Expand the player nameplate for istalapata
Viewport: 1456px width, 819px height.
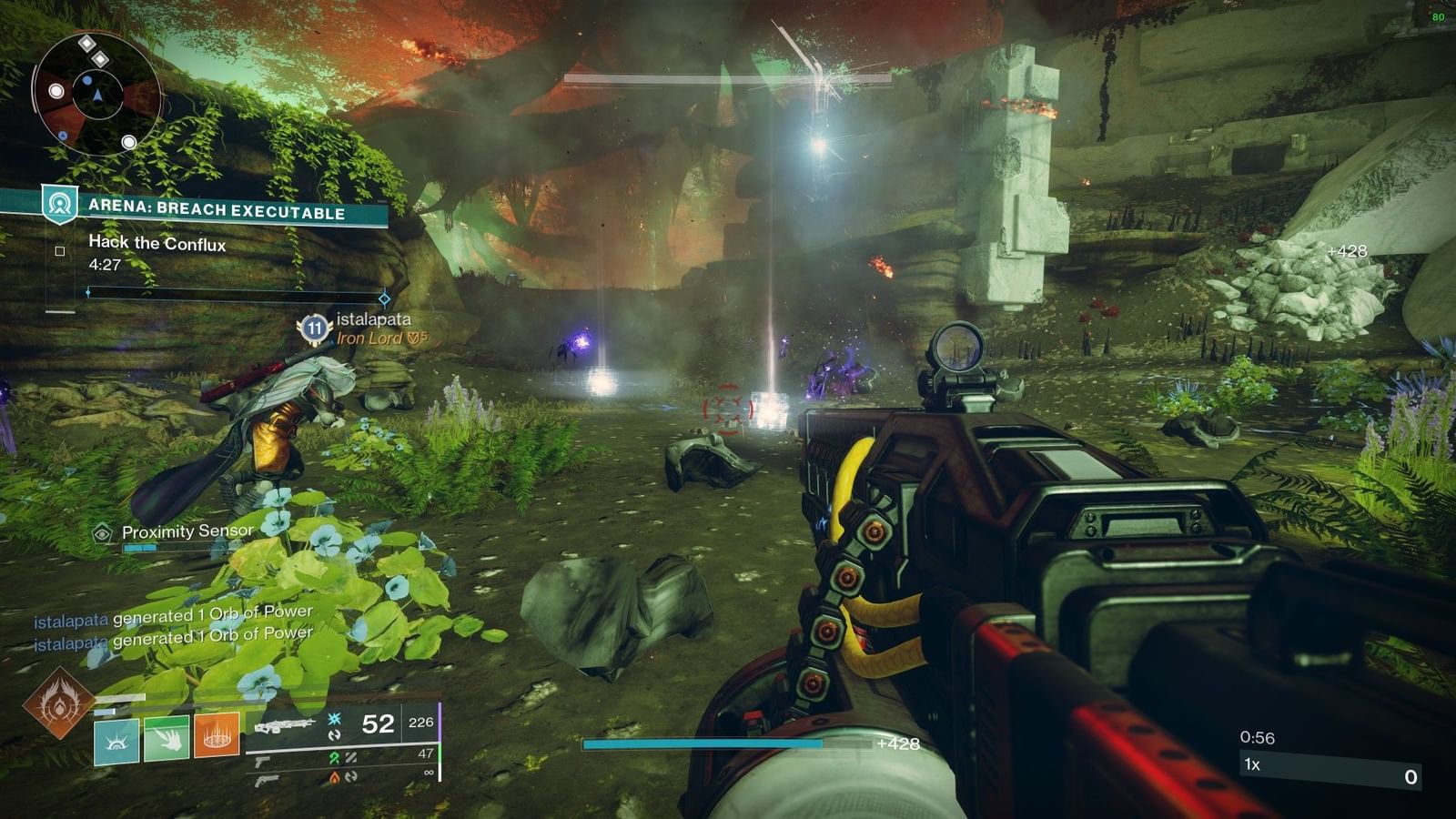pos(375,320)
